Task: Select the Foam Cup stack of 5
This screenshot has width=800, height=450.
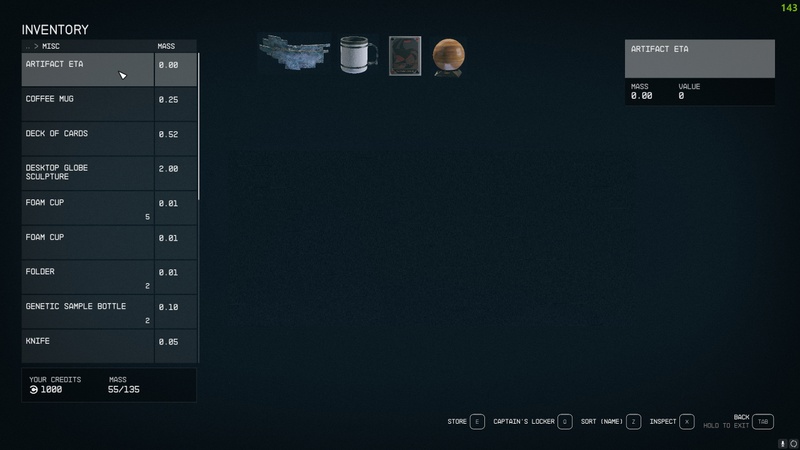Action: tap(88, 208)
